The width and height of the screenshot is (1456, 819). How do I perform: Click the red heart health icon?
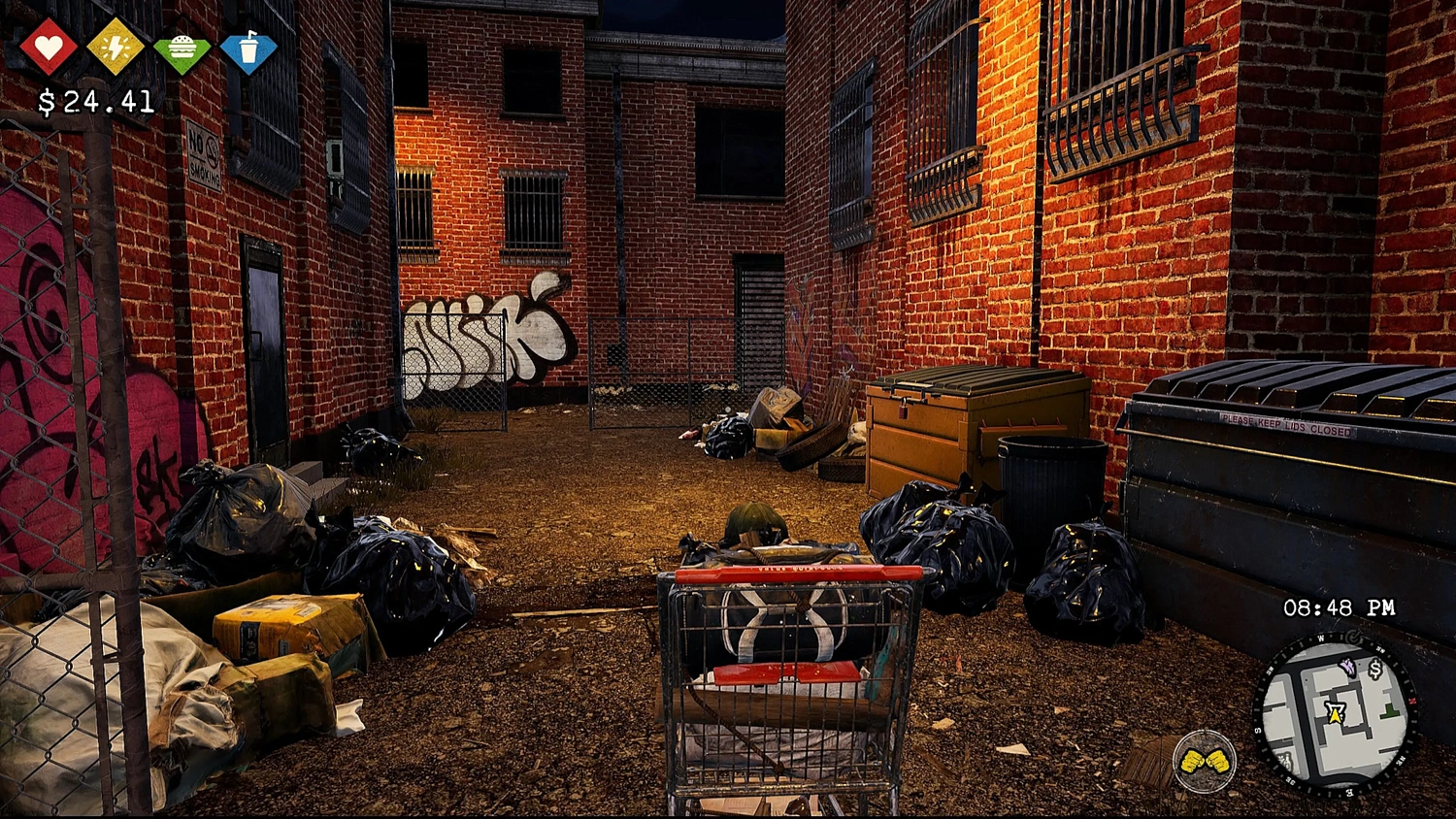pos(49,47)
